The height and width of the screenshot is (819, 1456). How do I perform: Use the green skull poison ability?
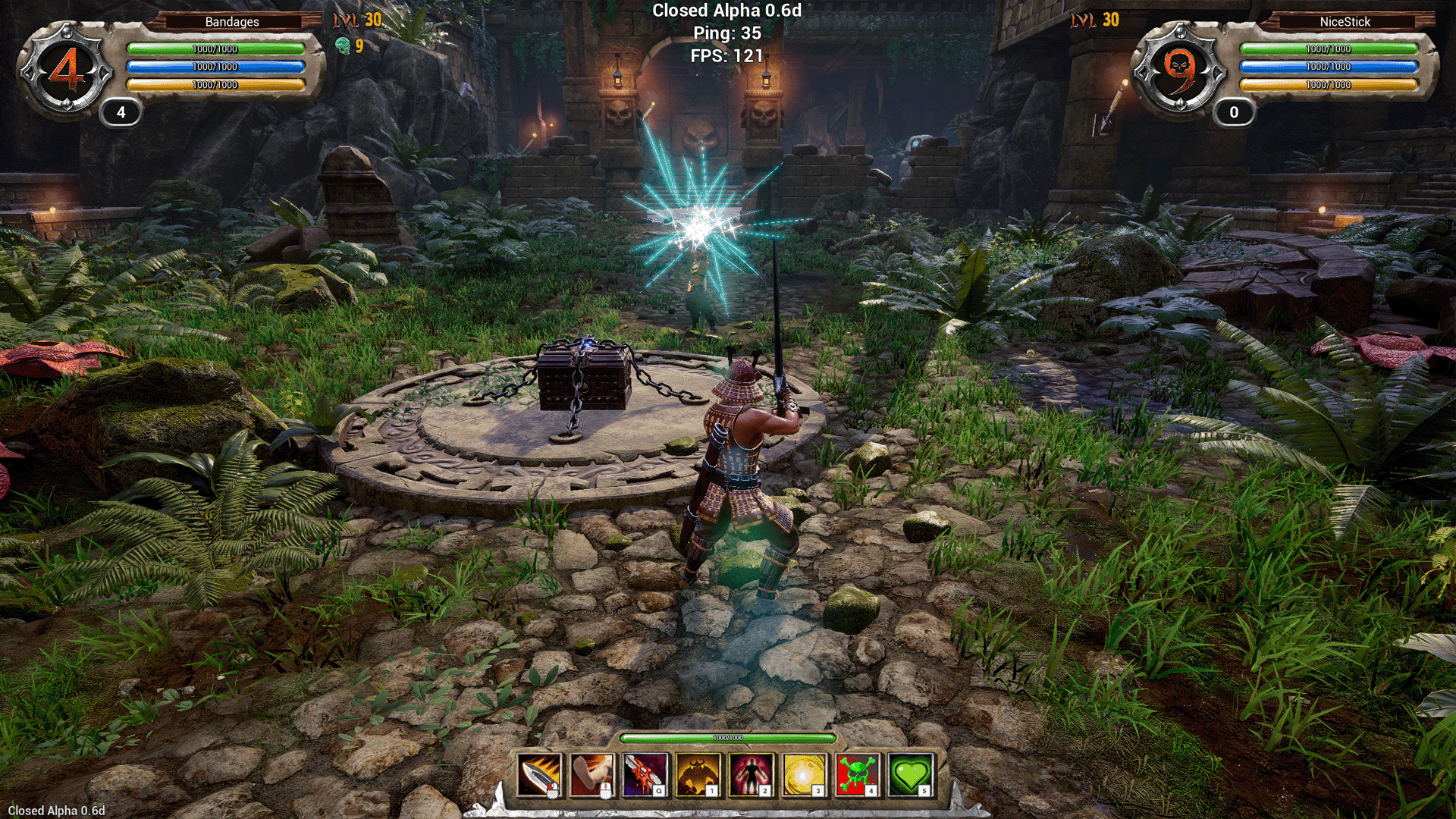tap(858, 775)
